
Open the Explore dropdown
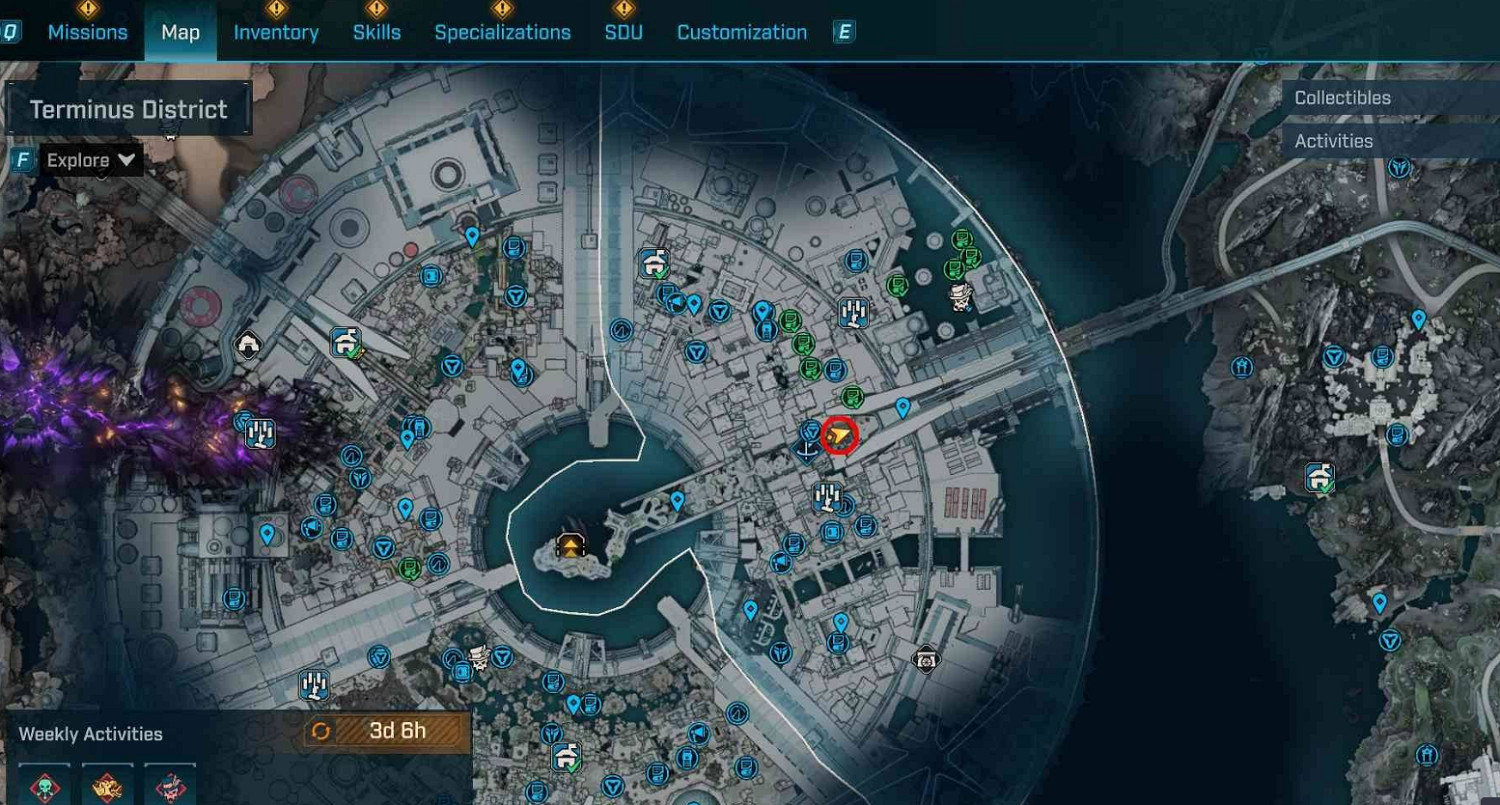(x=88, y=160)
